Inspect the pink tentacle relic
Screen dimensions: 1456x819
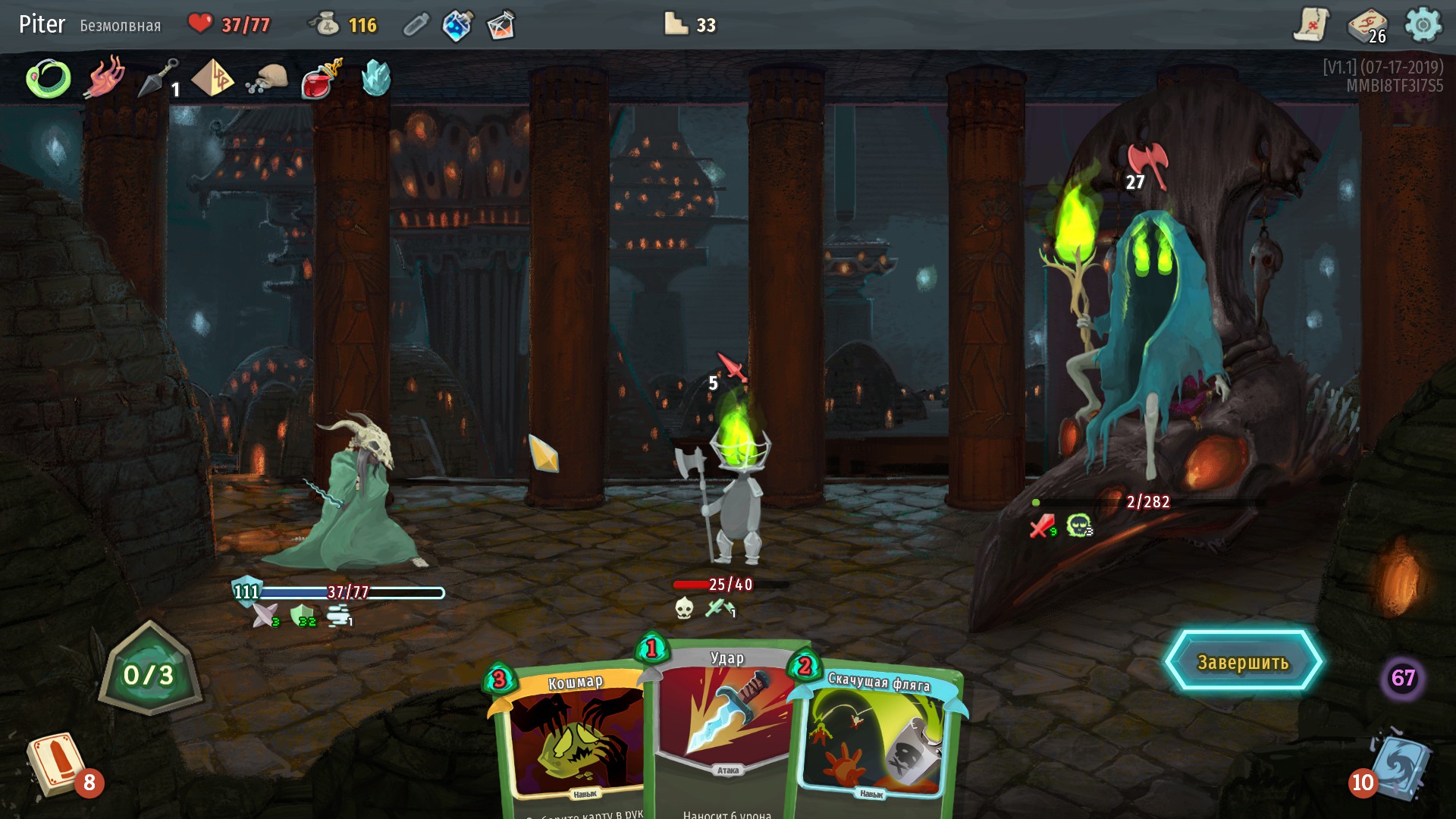(x=105, y=77)
